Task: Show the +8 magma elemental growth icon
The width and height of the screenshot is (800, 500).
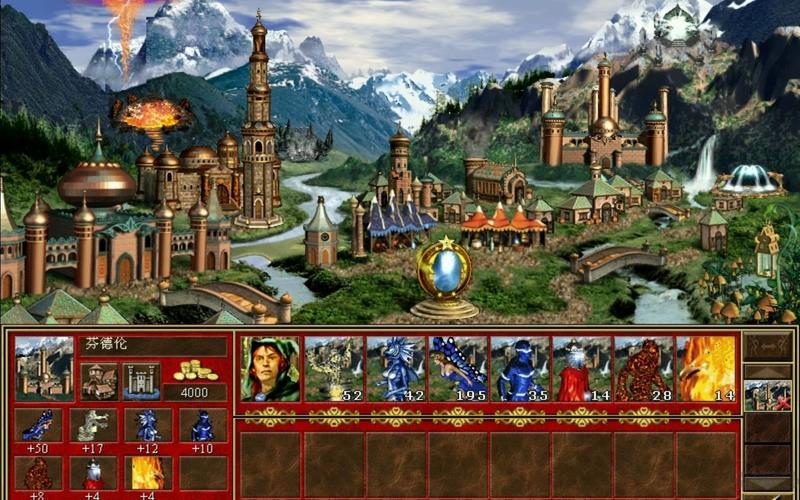Action: (x=40, y=472)
